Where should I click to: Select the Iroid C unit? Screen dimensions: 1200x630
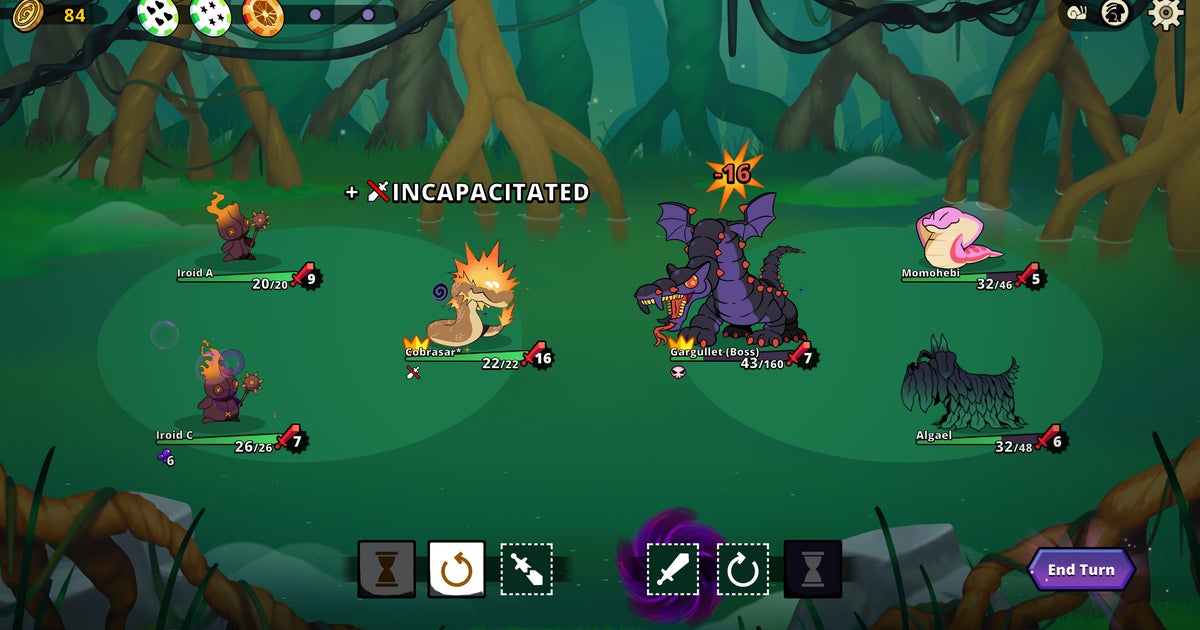(220, 385)
